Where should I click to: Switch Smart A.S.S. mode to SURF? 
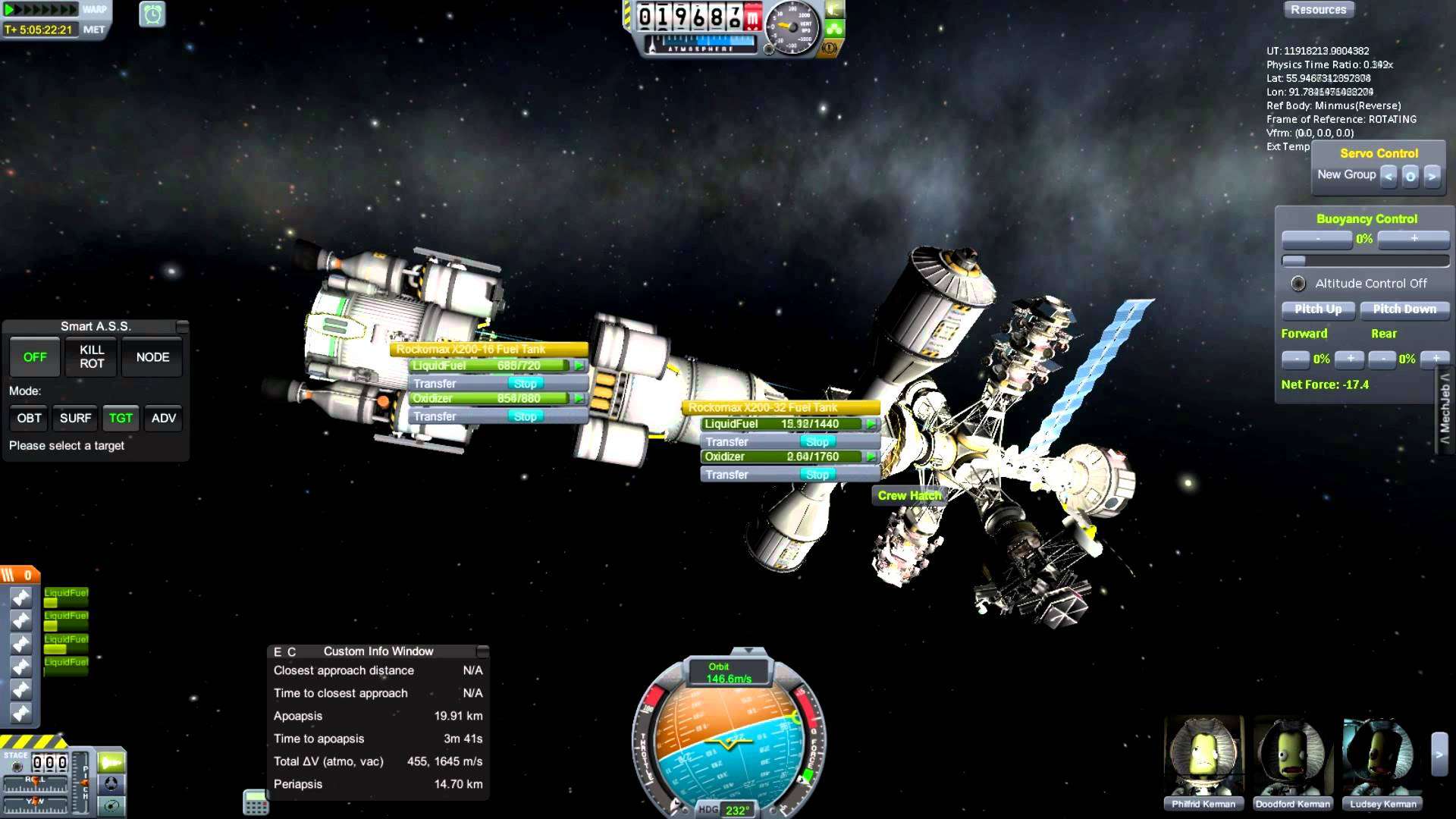pos(74,418)
